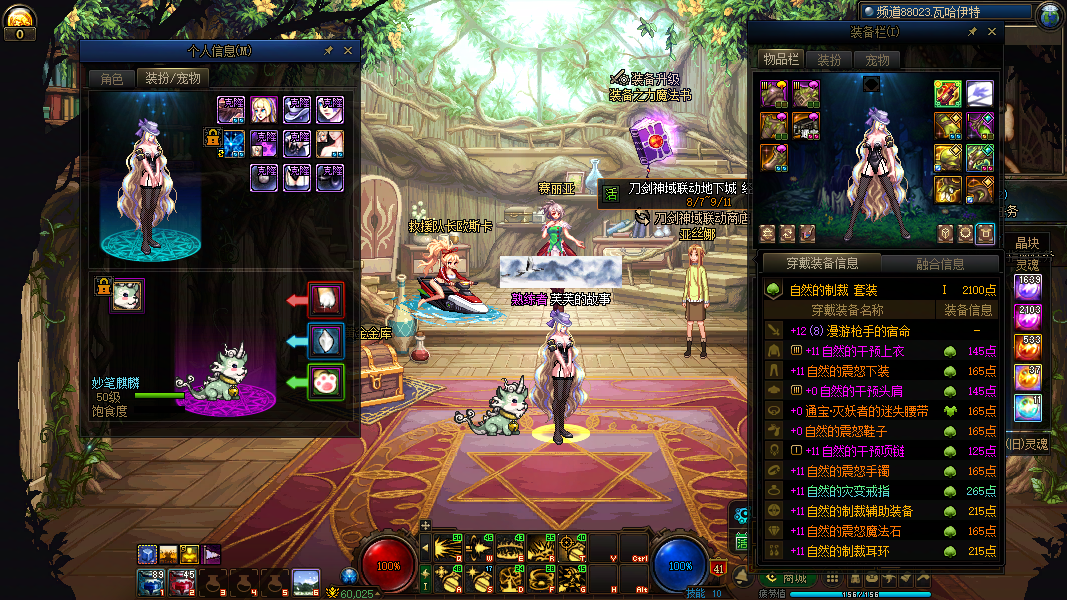Use the blue potion in quickslot 1

151,581
